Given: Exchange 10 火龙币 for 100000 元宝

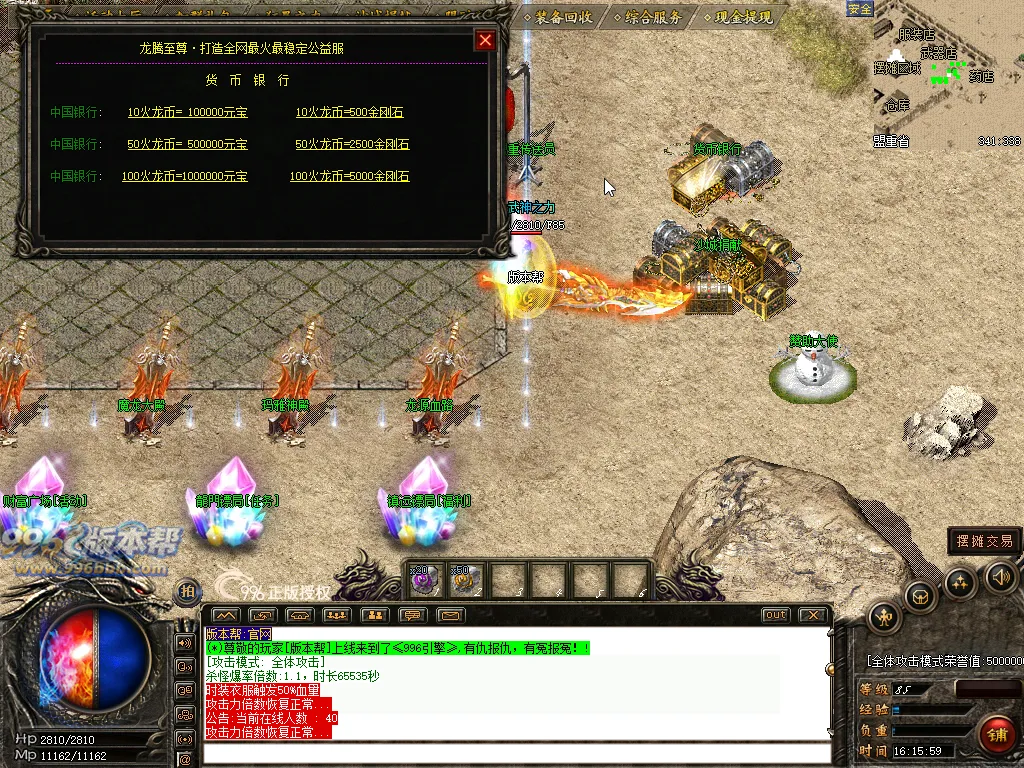Looking at the screenshot, I should [187, 113].
